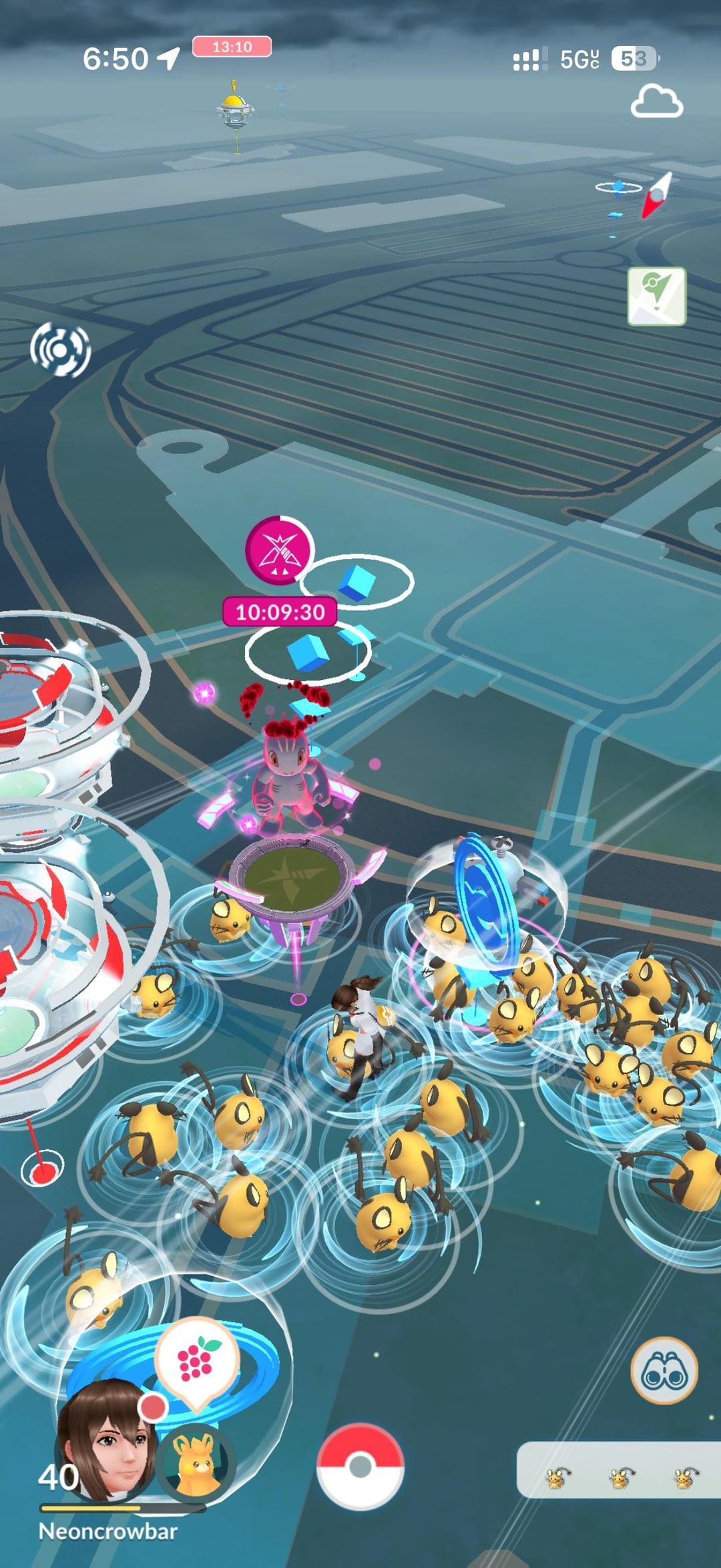Tap the berry speech bubble above the buddy
Image resolution: width=721 pixels, height=1568 pixels.
point(196,1360)
